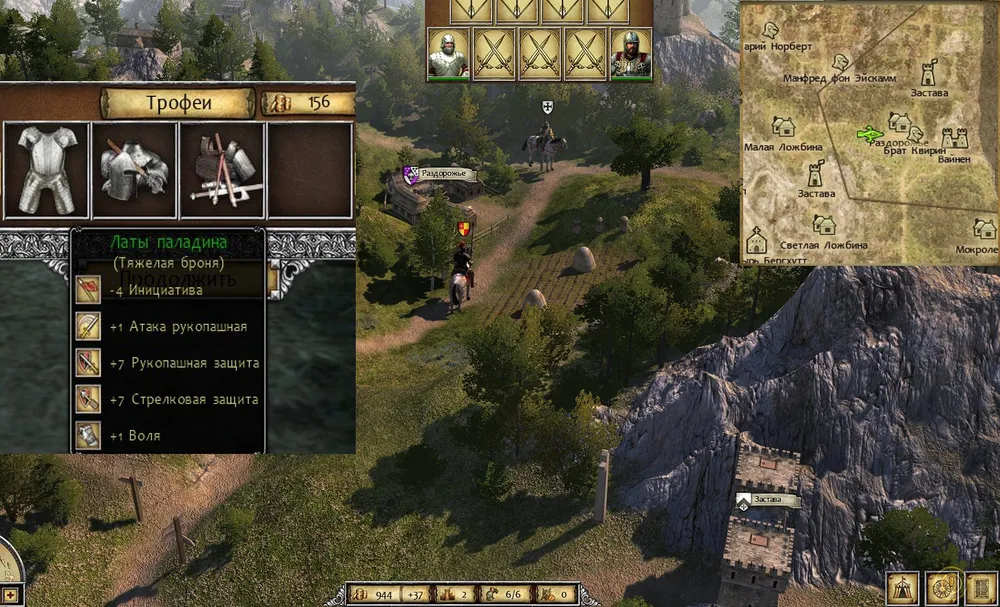
Task: Choose the crossbow and armor trophy slot
Action: click(222, 170)
